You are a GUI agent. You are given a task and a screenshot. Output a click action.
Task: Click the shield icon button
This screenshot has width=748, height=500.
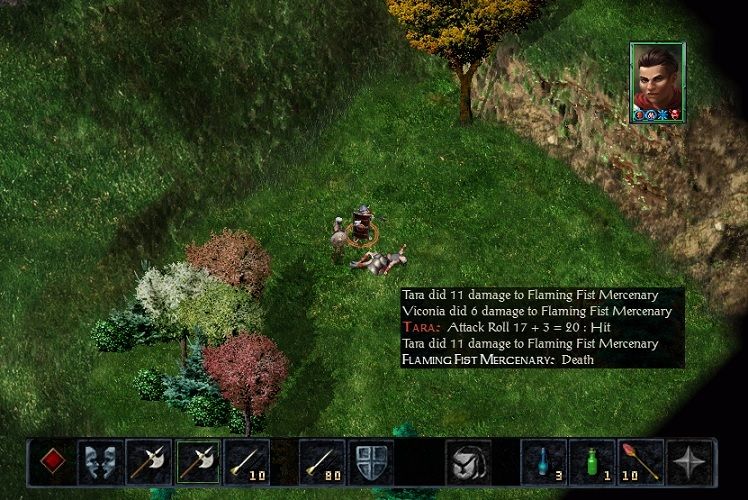370,462
